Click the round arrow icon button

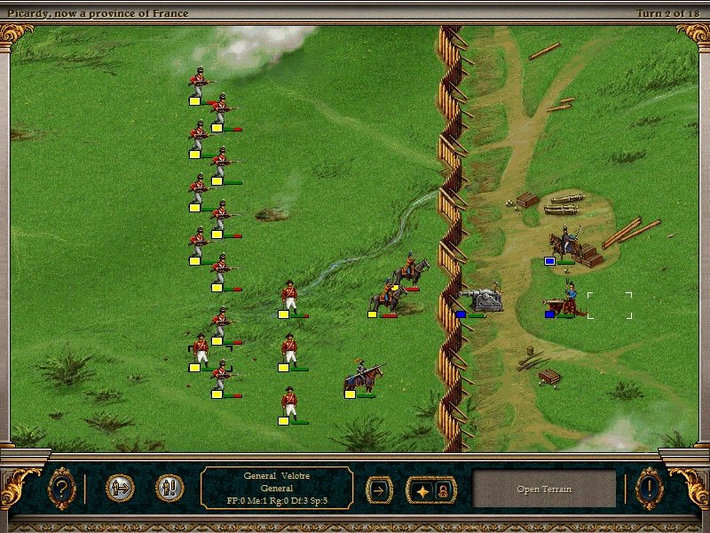pos(120,488)
